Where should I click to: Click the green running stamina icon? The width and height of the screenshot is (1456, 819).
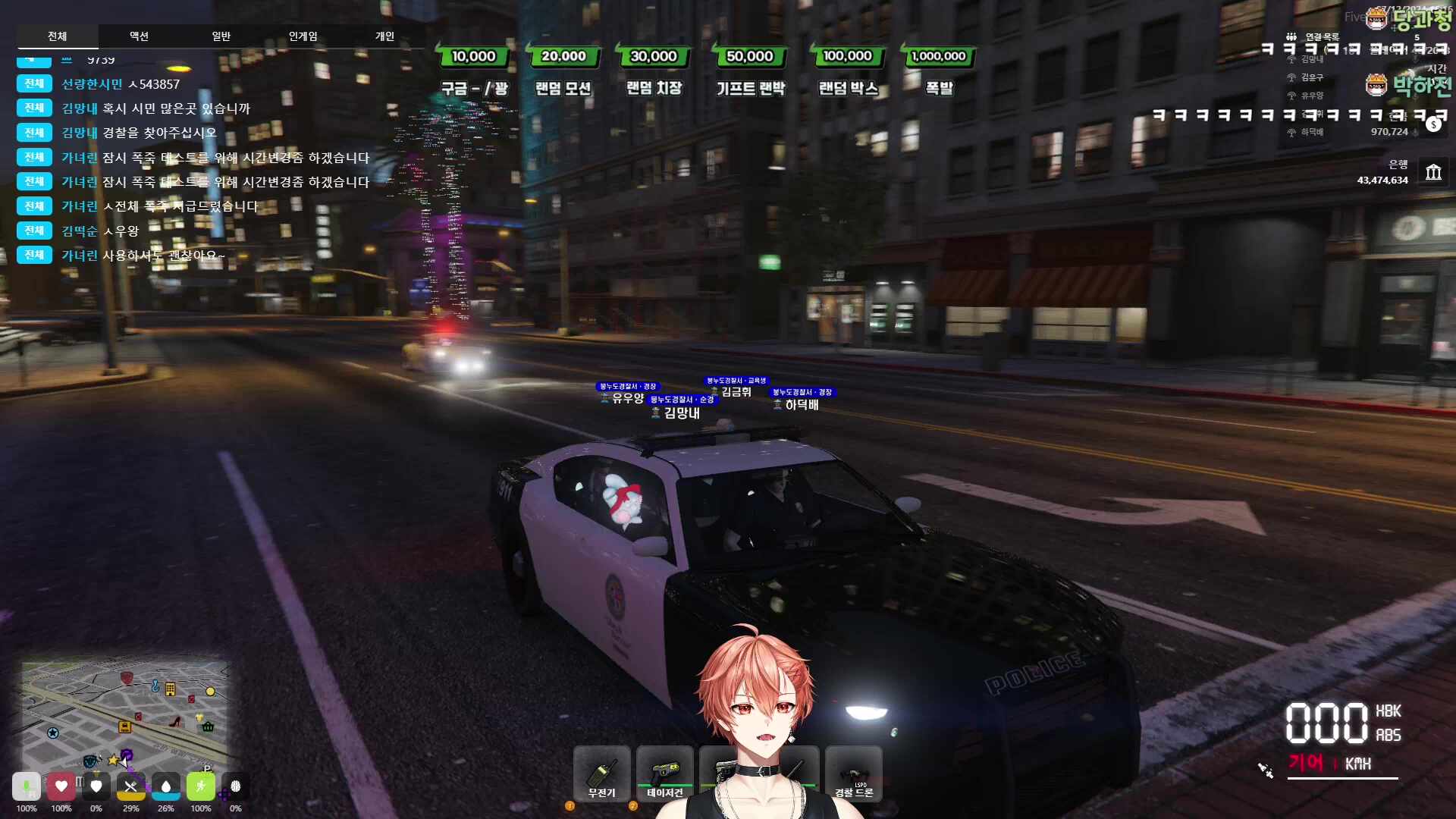tap(201, 786)
